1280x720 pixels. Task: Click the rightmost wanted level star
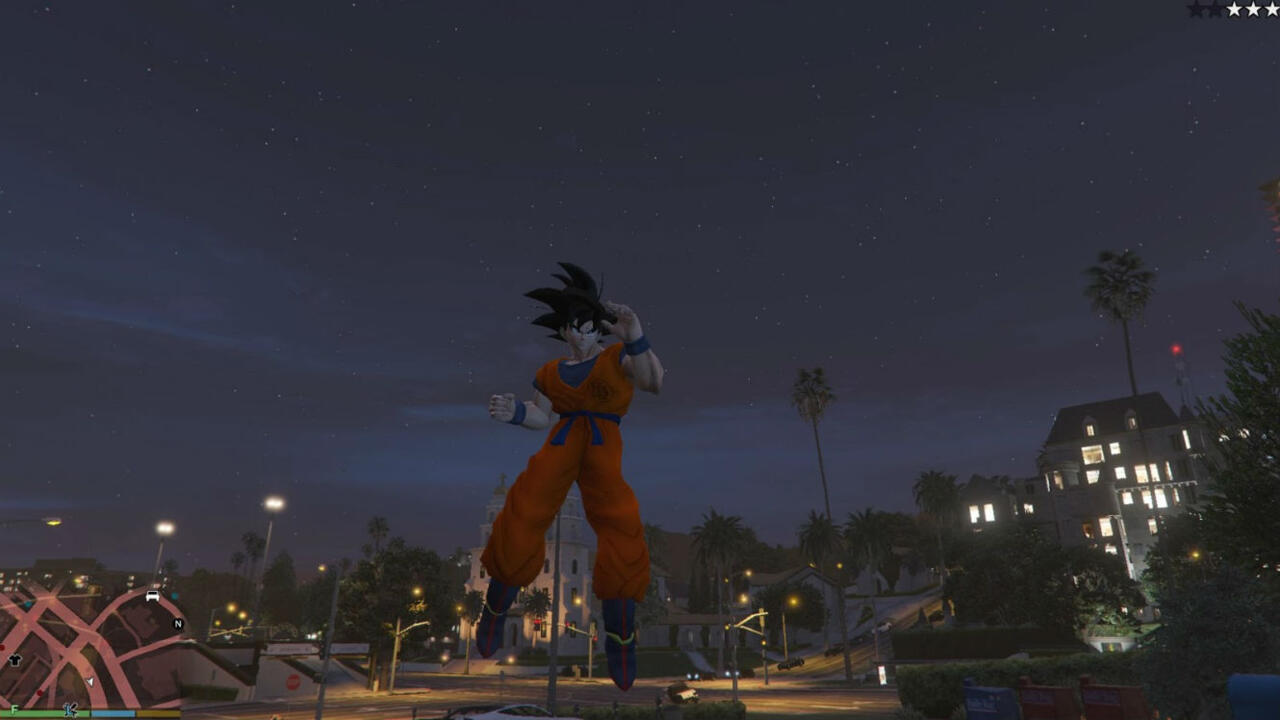pyautogui.click(x=1272, y=8)
